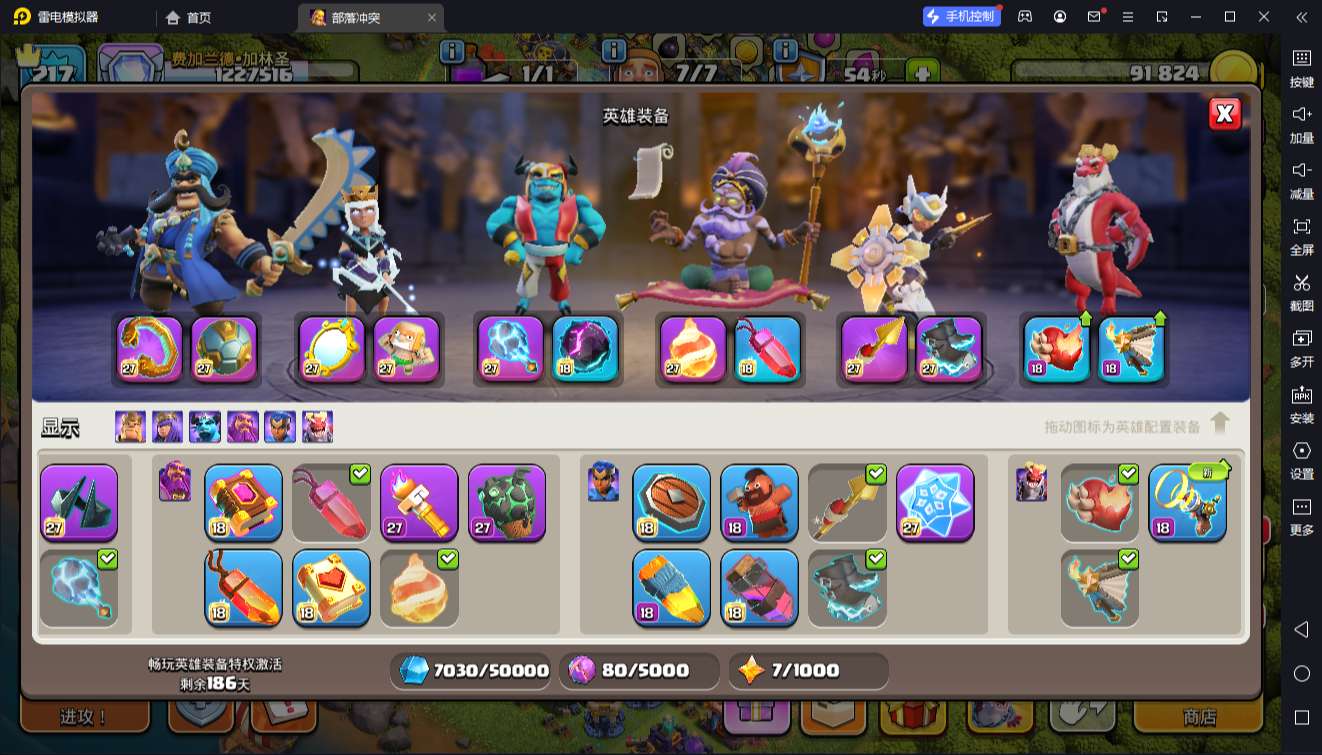
Task: Select the flaming torch equipment
Action: coord(419,502)
